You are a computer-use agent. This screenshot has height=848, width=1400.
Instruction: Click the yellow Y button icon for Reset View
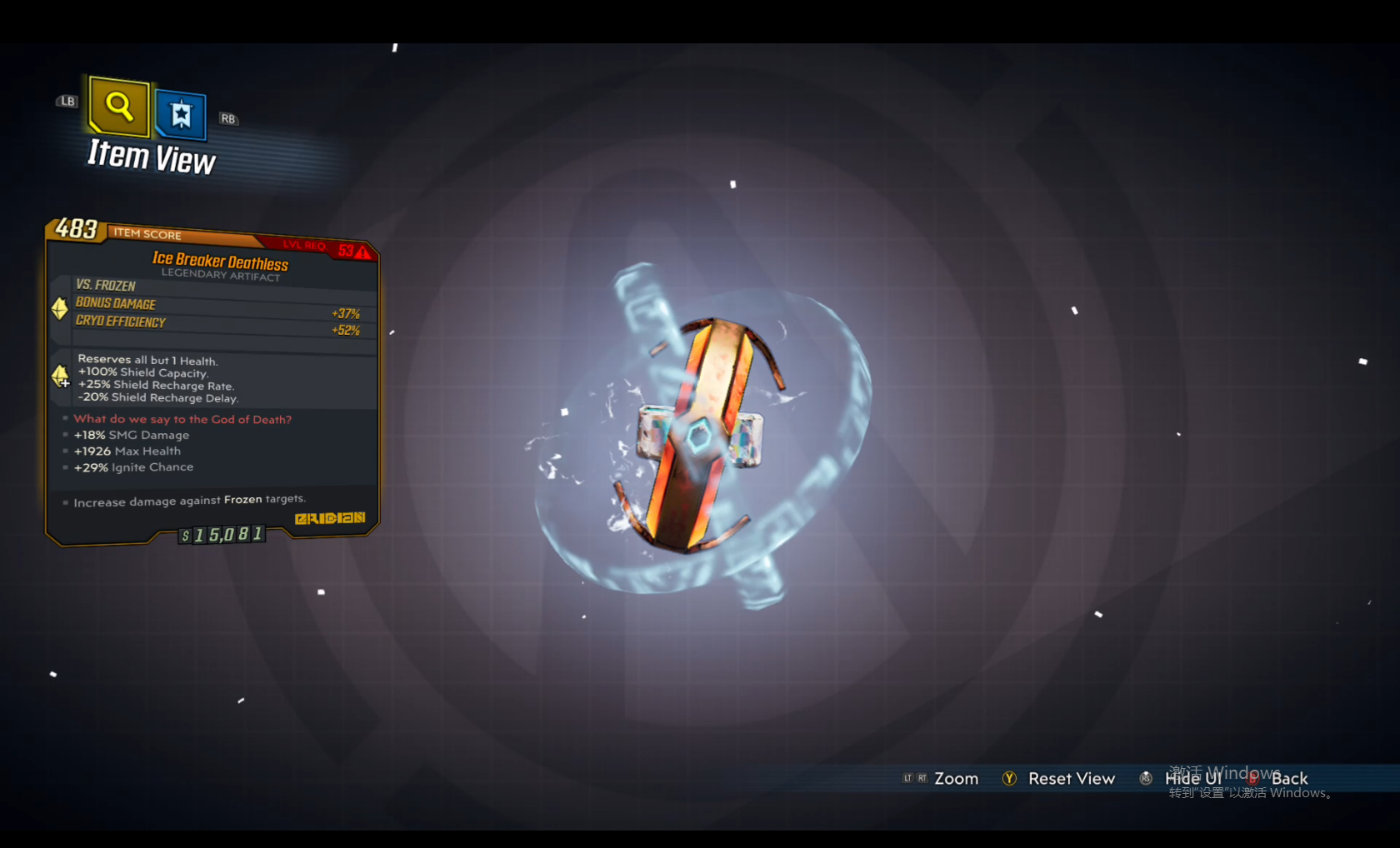(x=1009, y=778)
